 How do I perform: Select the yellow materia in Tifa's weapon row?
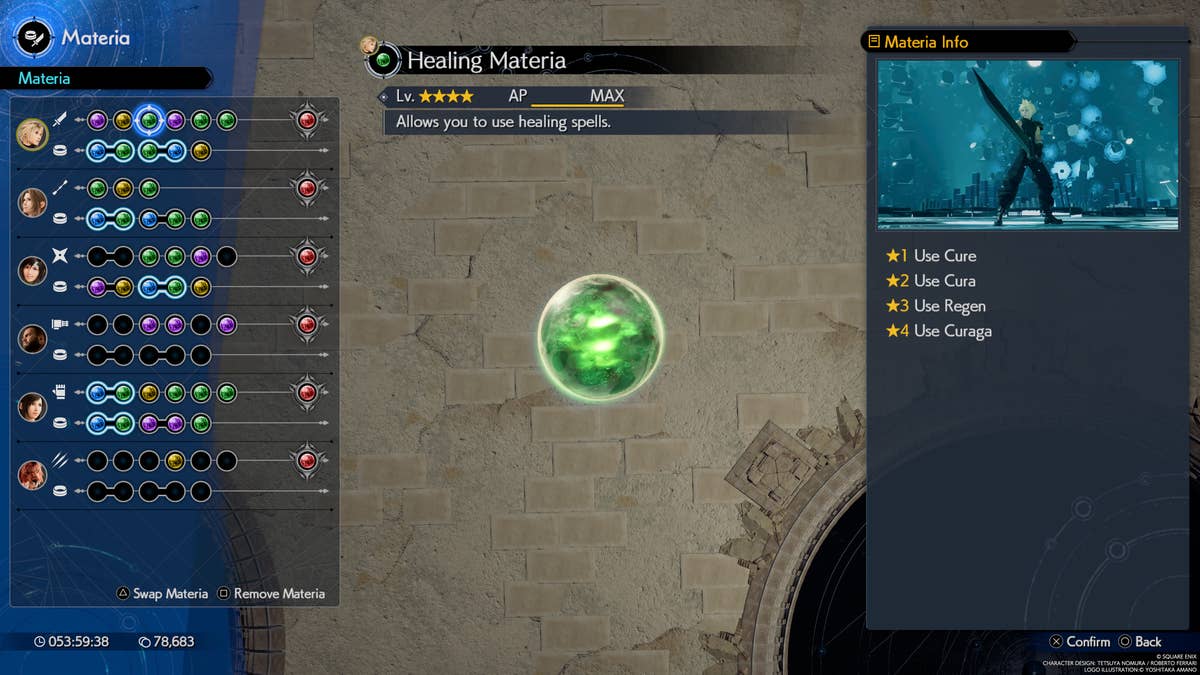(x=149, y=392)
